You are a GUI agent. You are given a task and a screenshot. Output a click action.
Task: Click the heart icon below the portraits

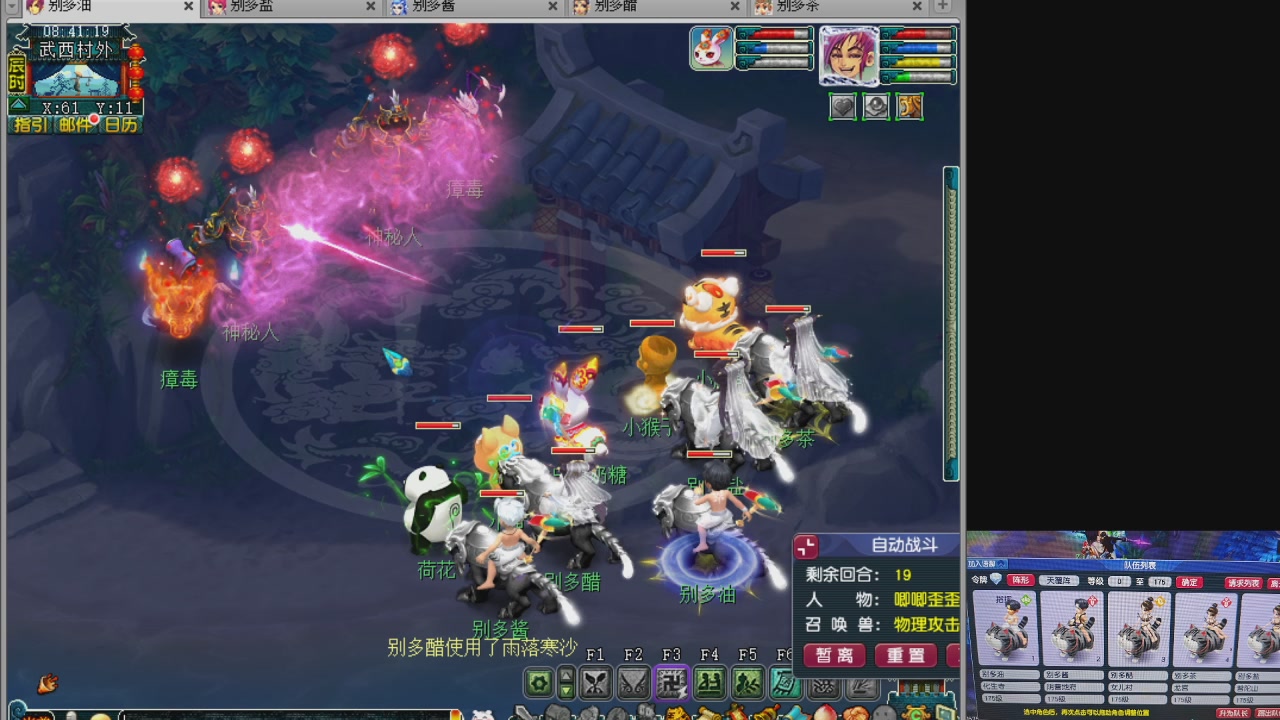pyautogui.click(x=843, y=104)
